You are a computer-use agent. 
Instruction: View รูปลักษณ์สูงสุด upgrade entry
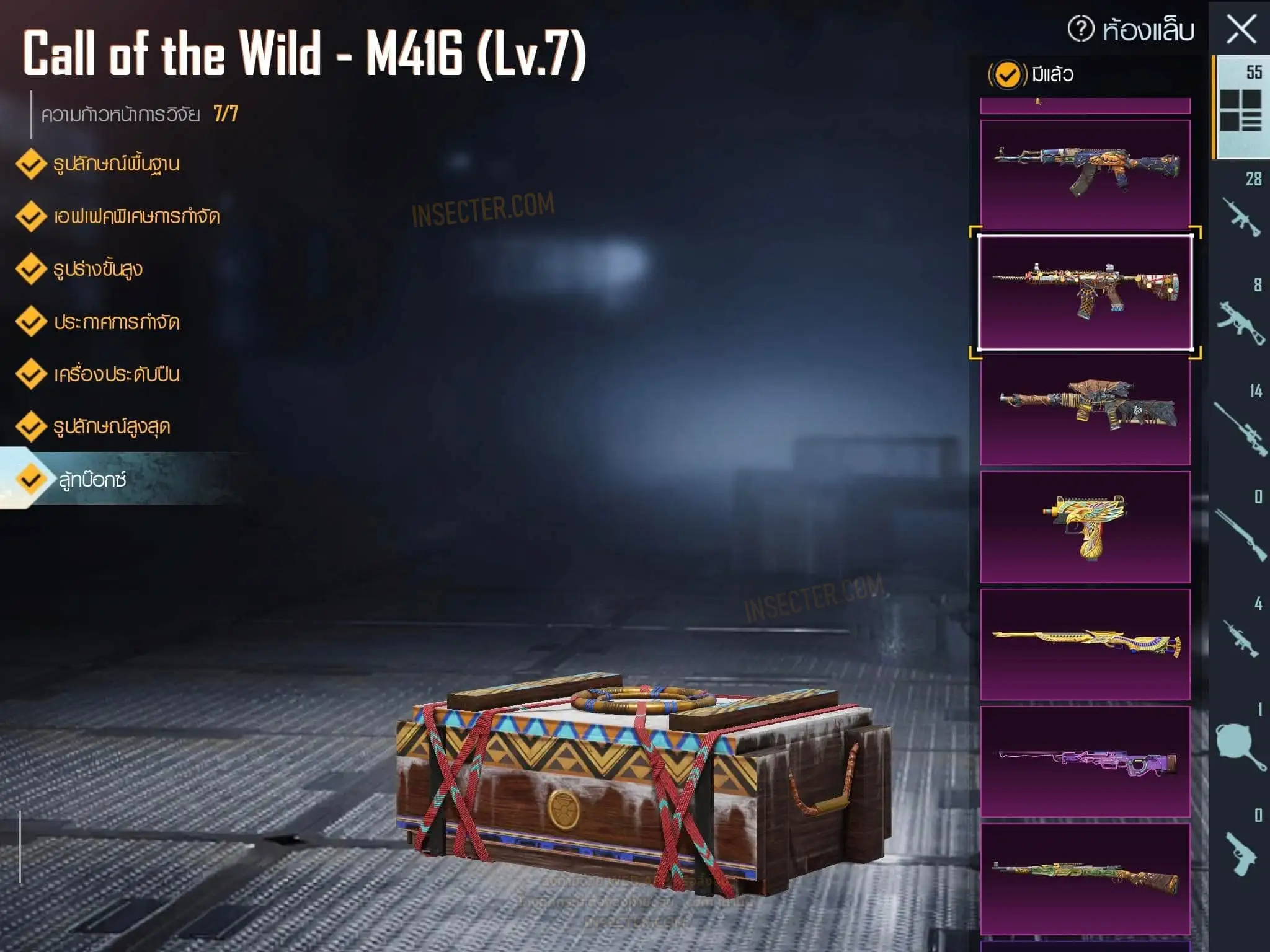pyautogui.click(x=111, y=427)
